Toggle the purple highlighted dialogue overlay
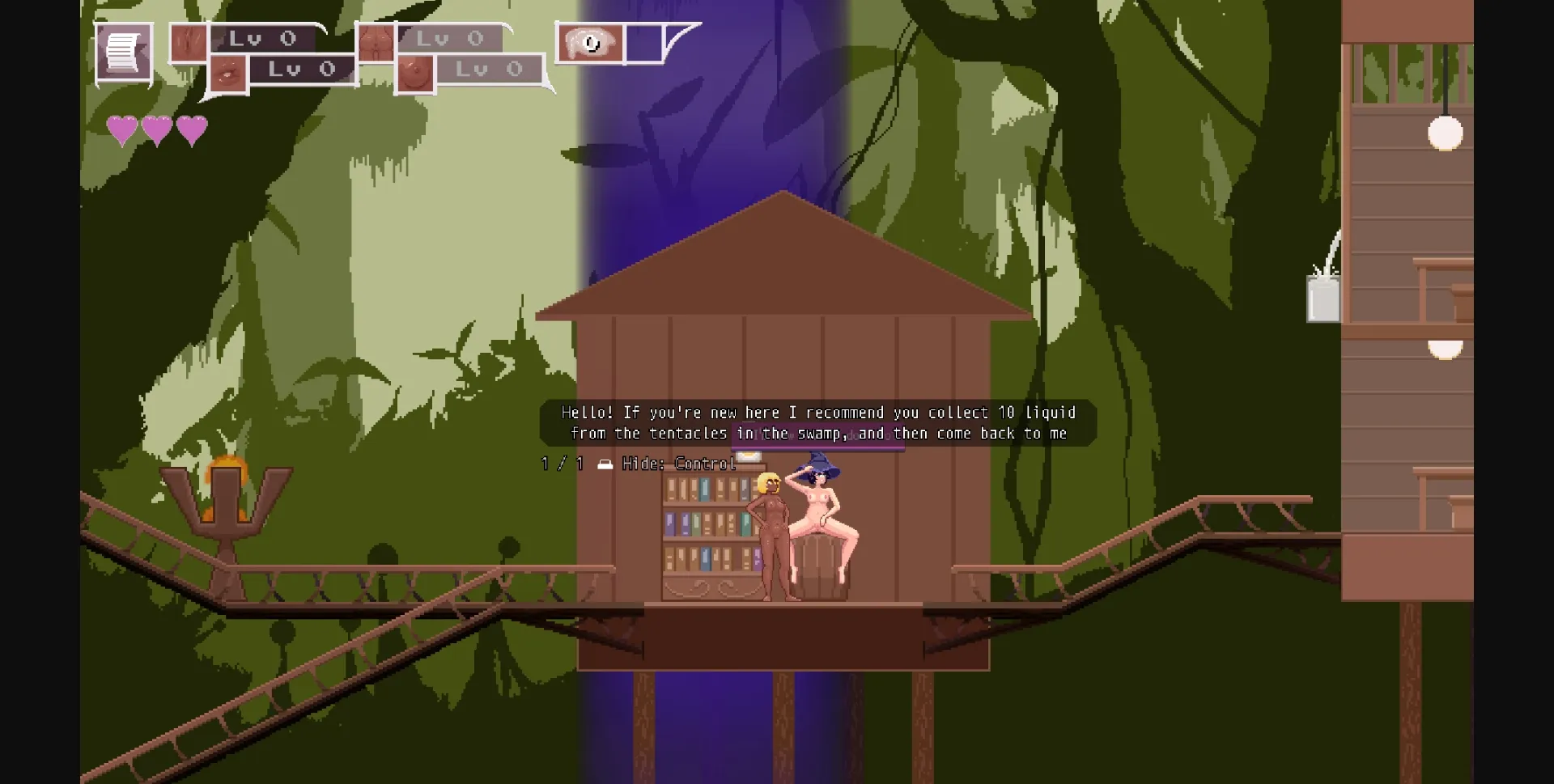 [817, 434]
